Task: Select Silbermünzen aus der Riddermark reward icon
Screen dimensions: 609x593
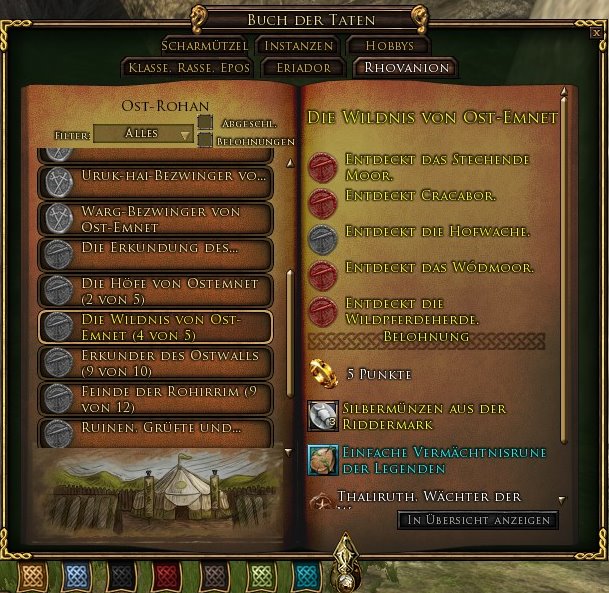Action: coord(322,416)
